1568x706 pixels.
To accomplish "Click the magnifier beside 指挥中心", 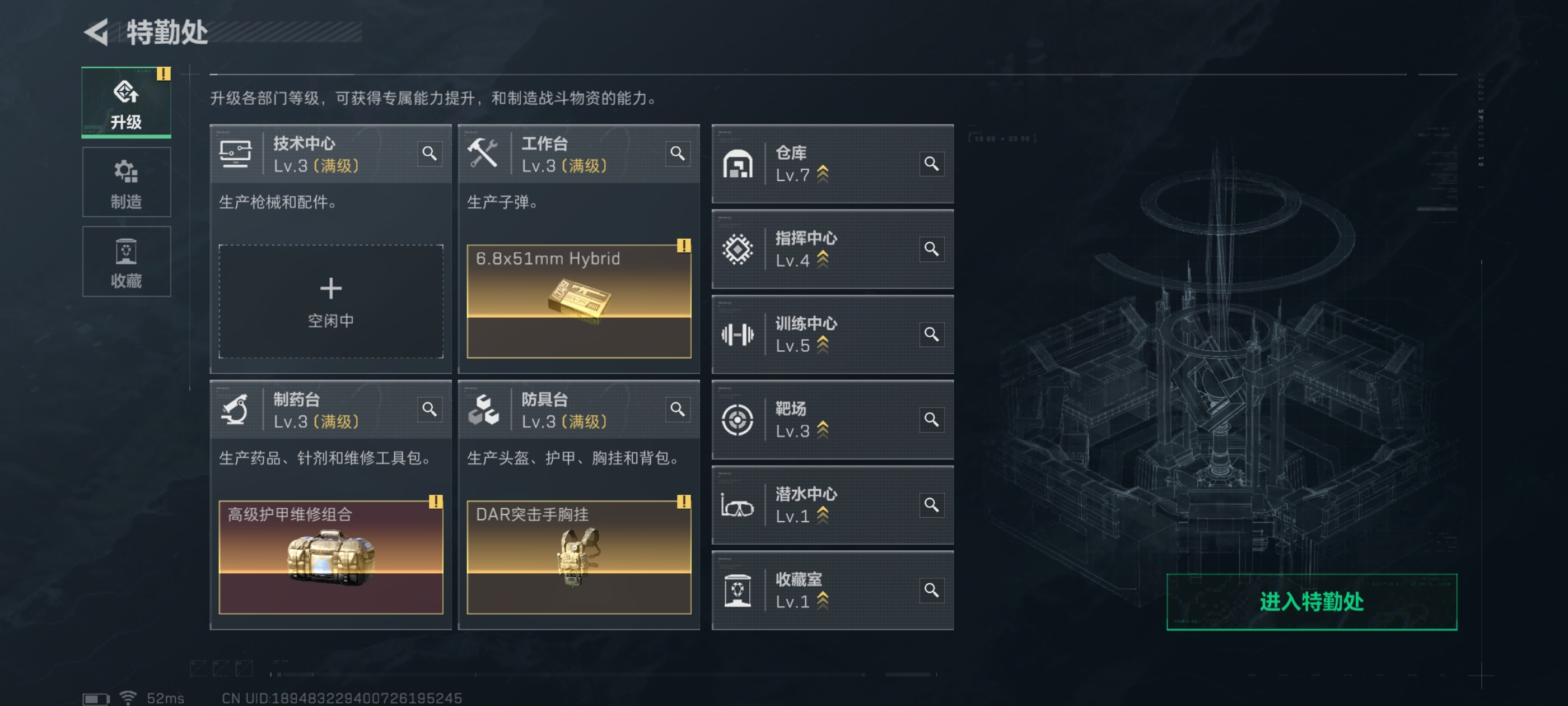I will click(931, 249).
